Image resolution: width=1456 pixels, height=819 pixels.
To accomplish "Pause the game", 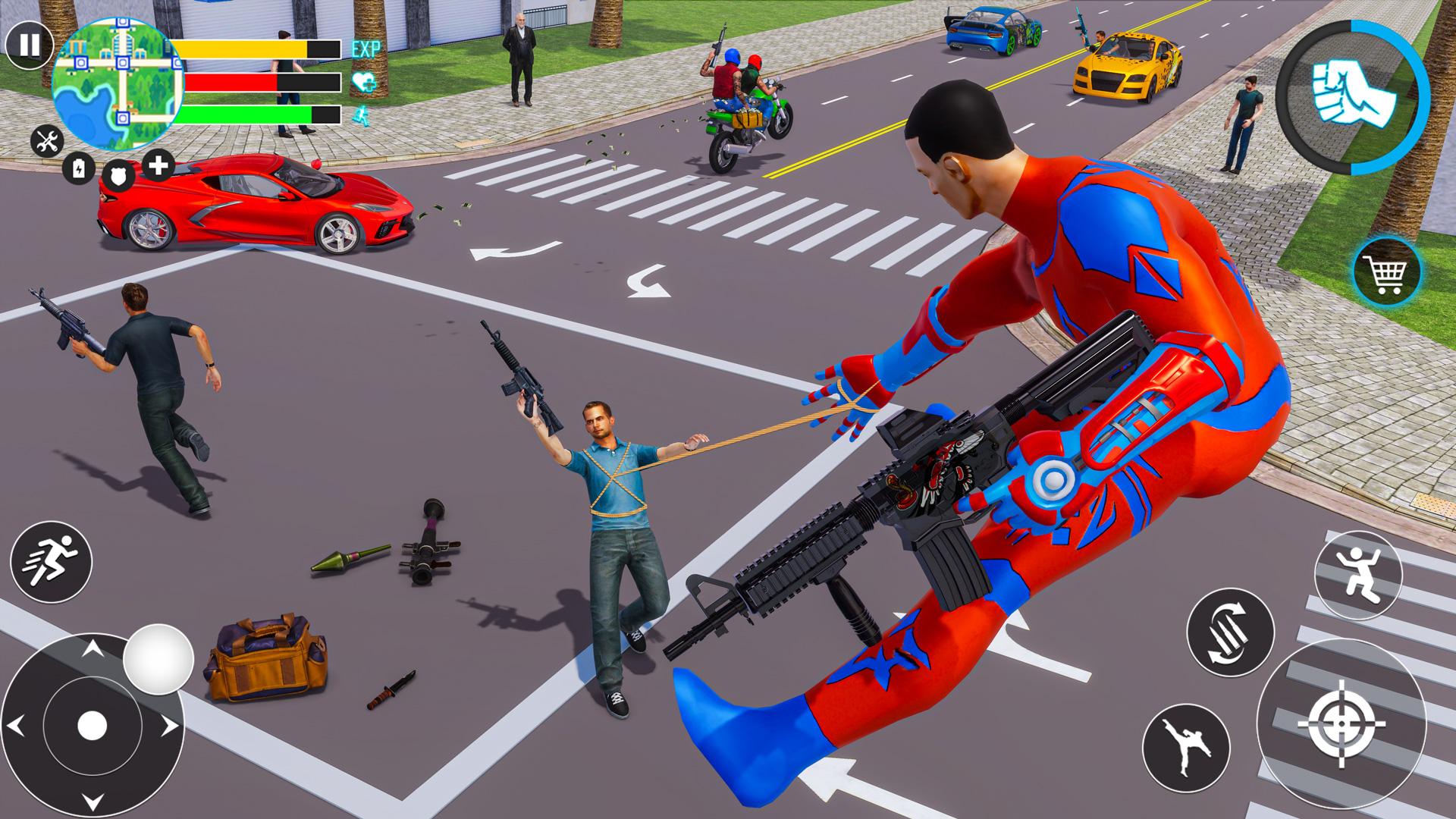I will pos(29,45).
